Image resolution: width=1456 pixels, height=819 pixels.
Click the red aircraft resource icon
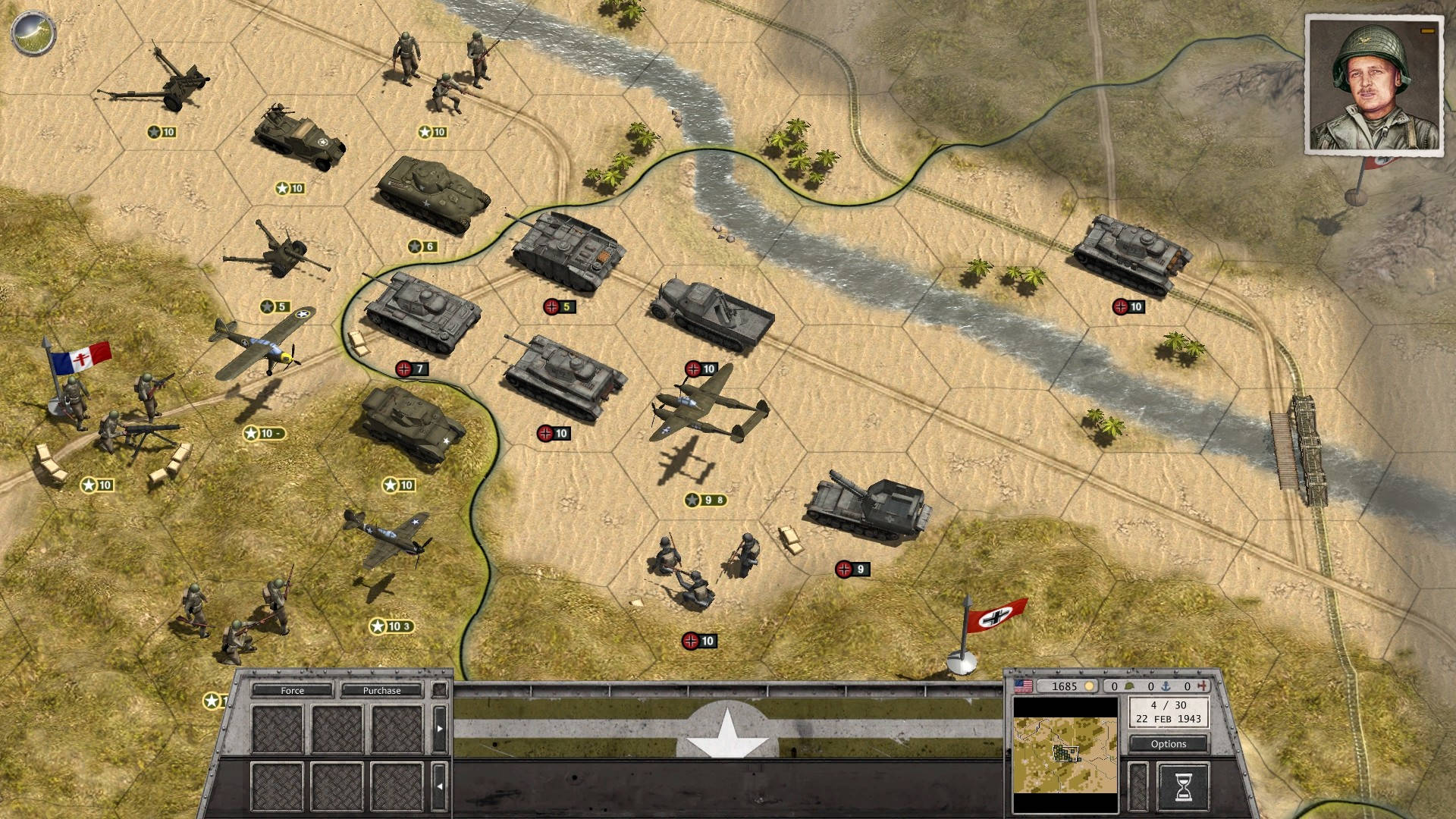1203,686
